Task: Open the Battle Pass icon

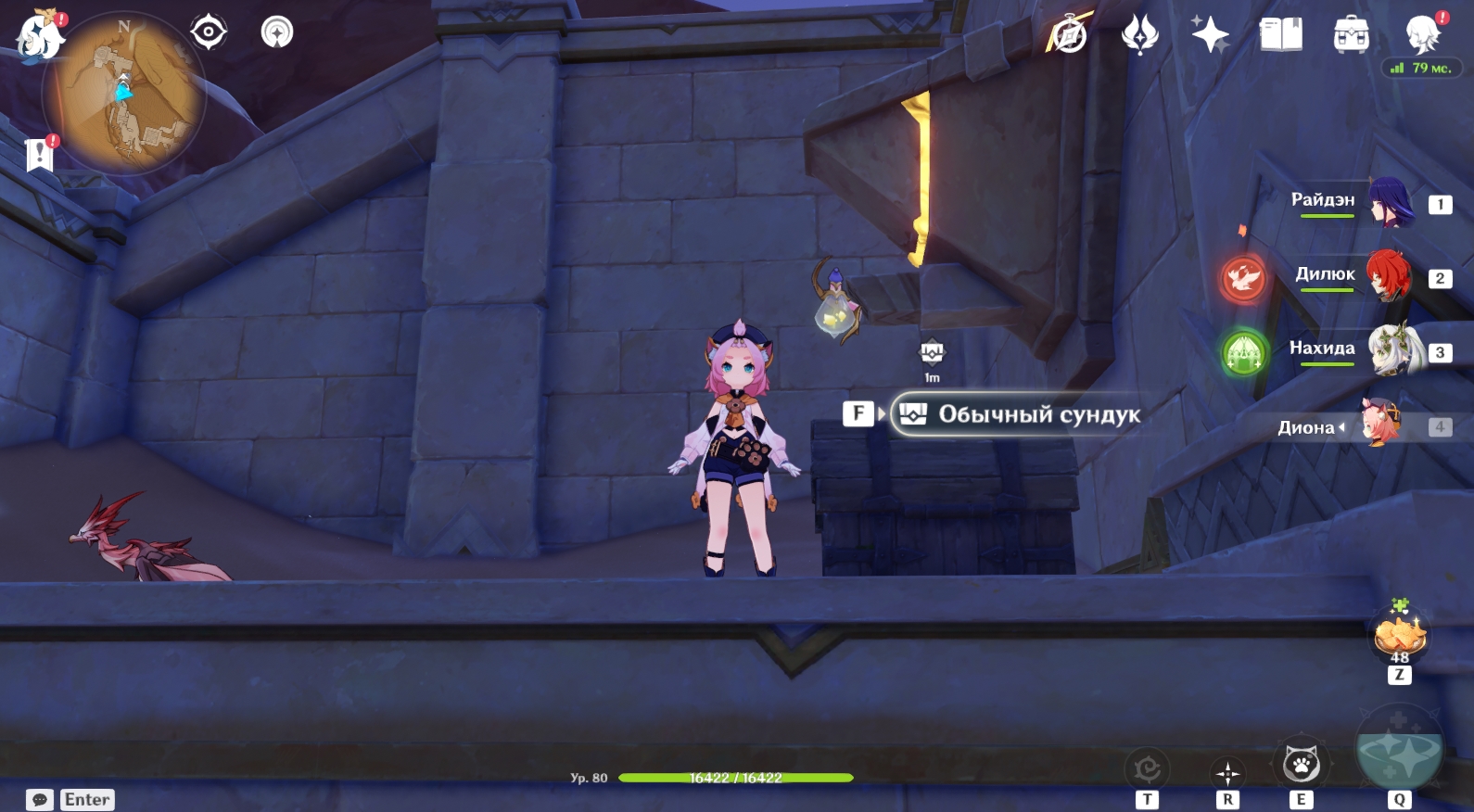Action: (x=1139, y=35)
